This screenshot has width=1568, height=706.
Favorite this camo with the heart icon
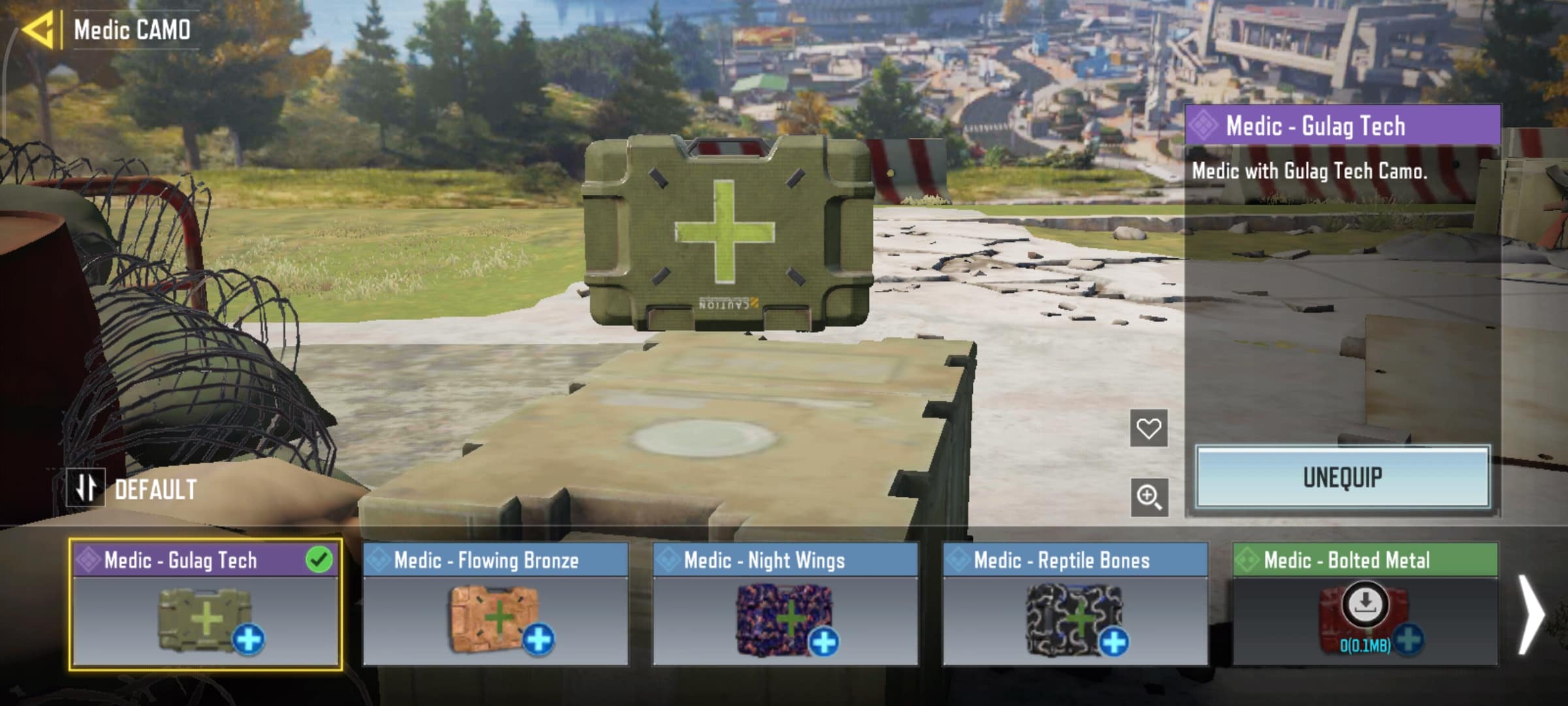coord(1149,429)
